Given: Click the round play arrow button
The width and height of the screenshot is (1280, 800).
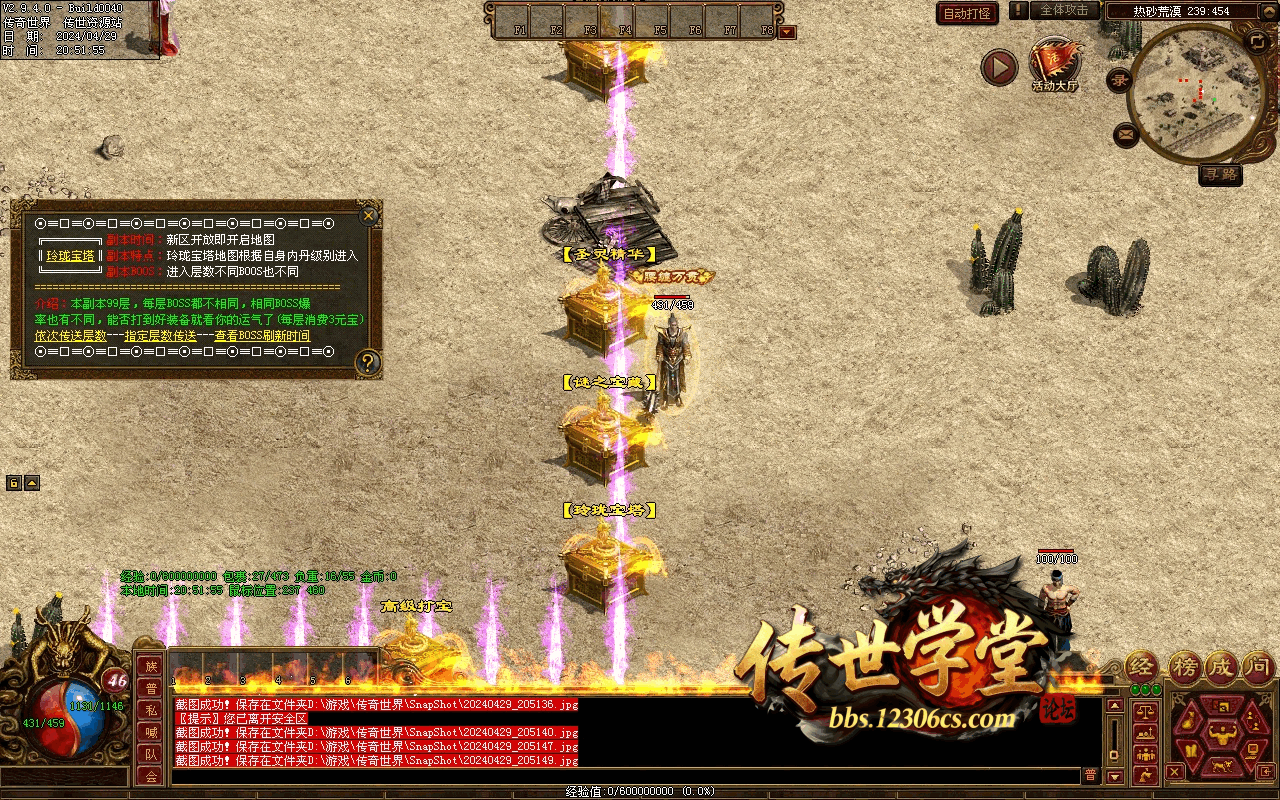Looking at the screenshot, I should pyautogui.click(x=998, y=67).
